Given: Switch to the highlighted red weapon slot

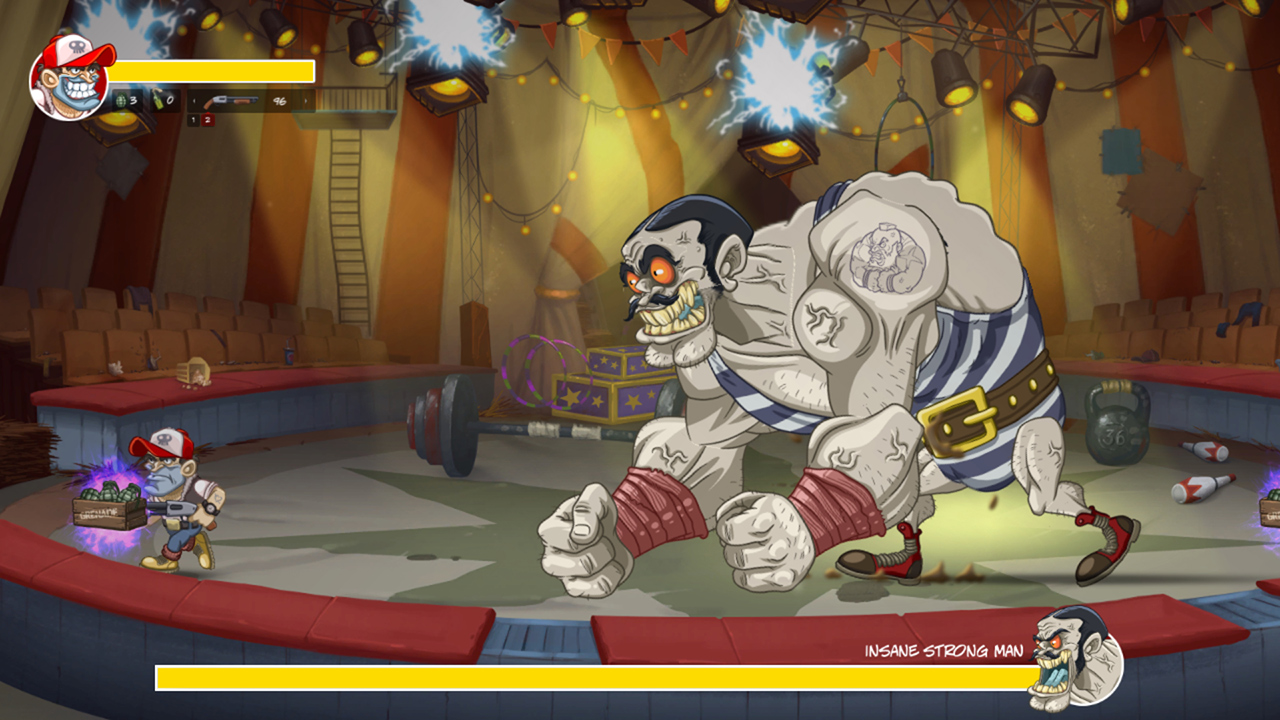Looking at the screenshot, I should tap(207, 119).
